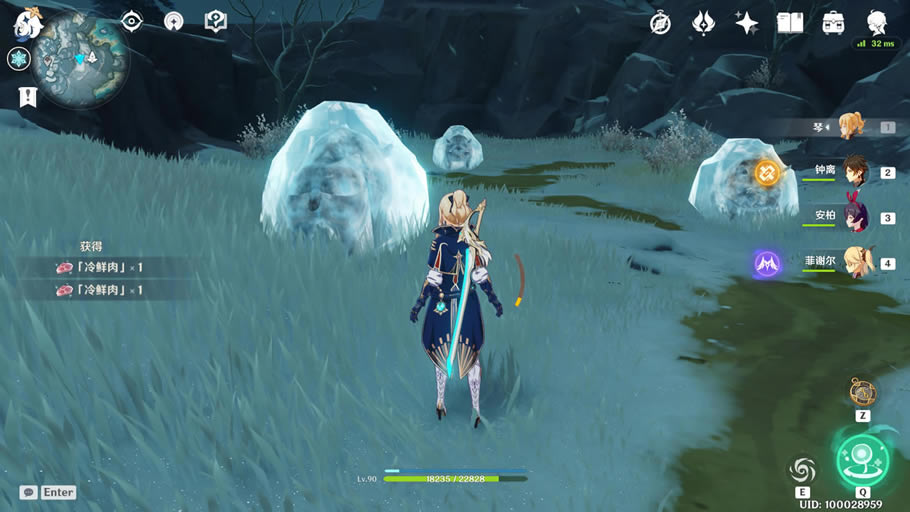This screenshot has width=910, height=512.
Task: Switch to party member 钟离
Action: point(853,172)
